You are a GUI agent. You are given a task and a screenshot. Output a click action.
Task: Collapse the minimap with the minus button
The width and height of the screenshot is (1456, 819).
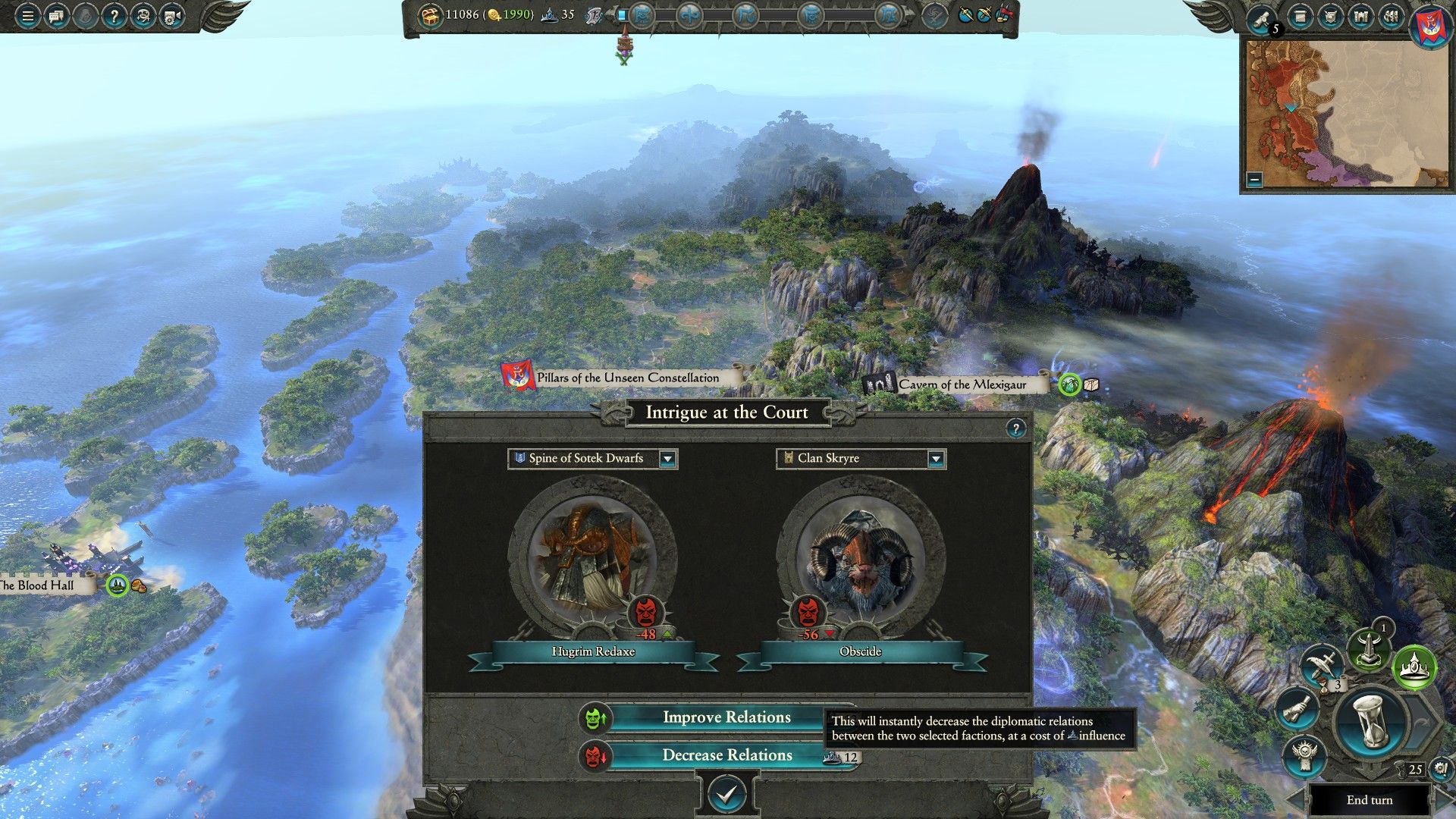(x=1254, y=180)
